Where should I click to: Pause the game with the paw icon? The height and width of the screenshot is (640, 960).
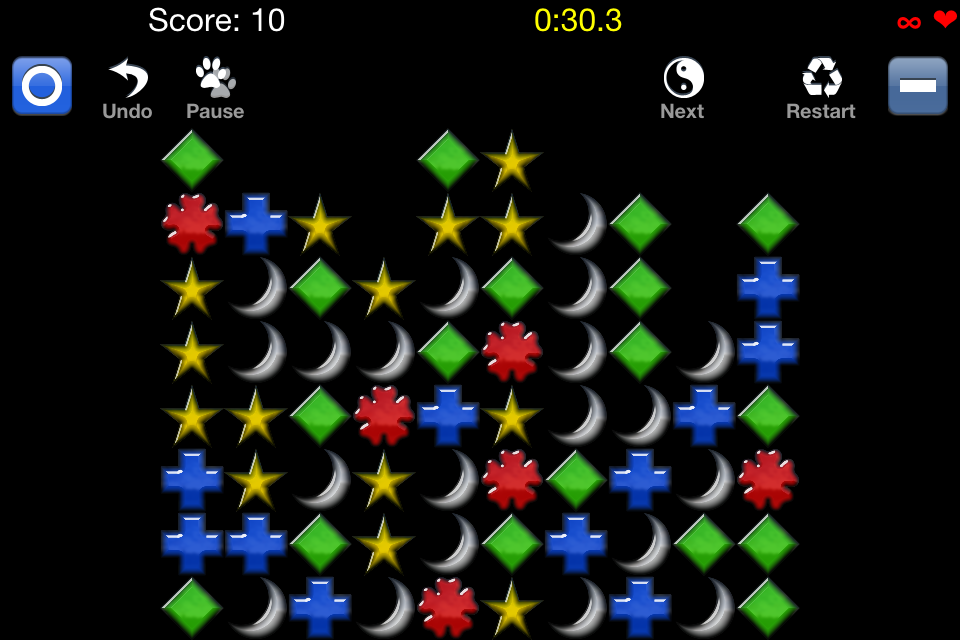215,88
